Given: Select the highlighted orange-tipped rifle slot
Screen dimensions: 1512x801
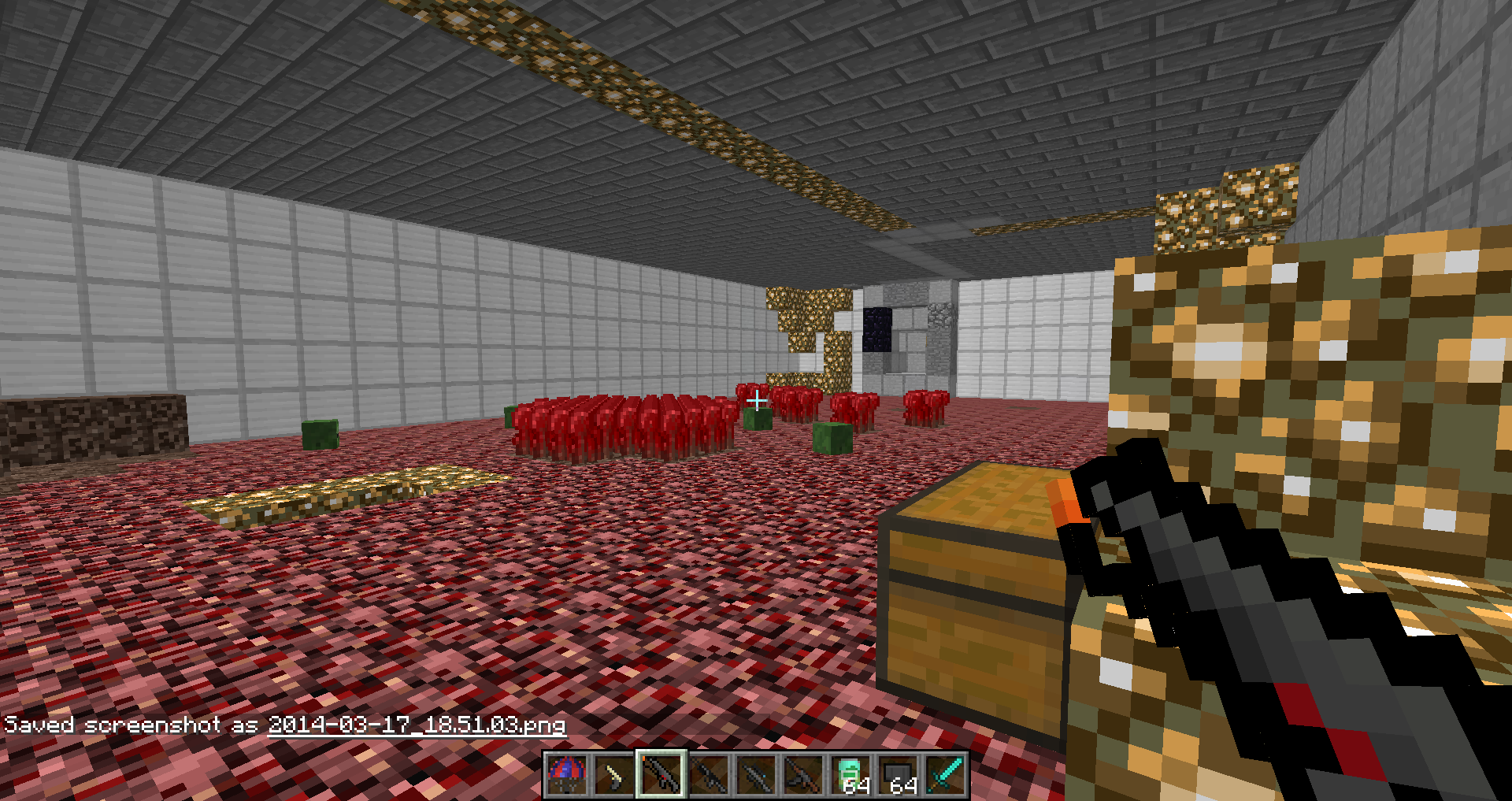Looking at the screenshot, I should tap(661, 775).
